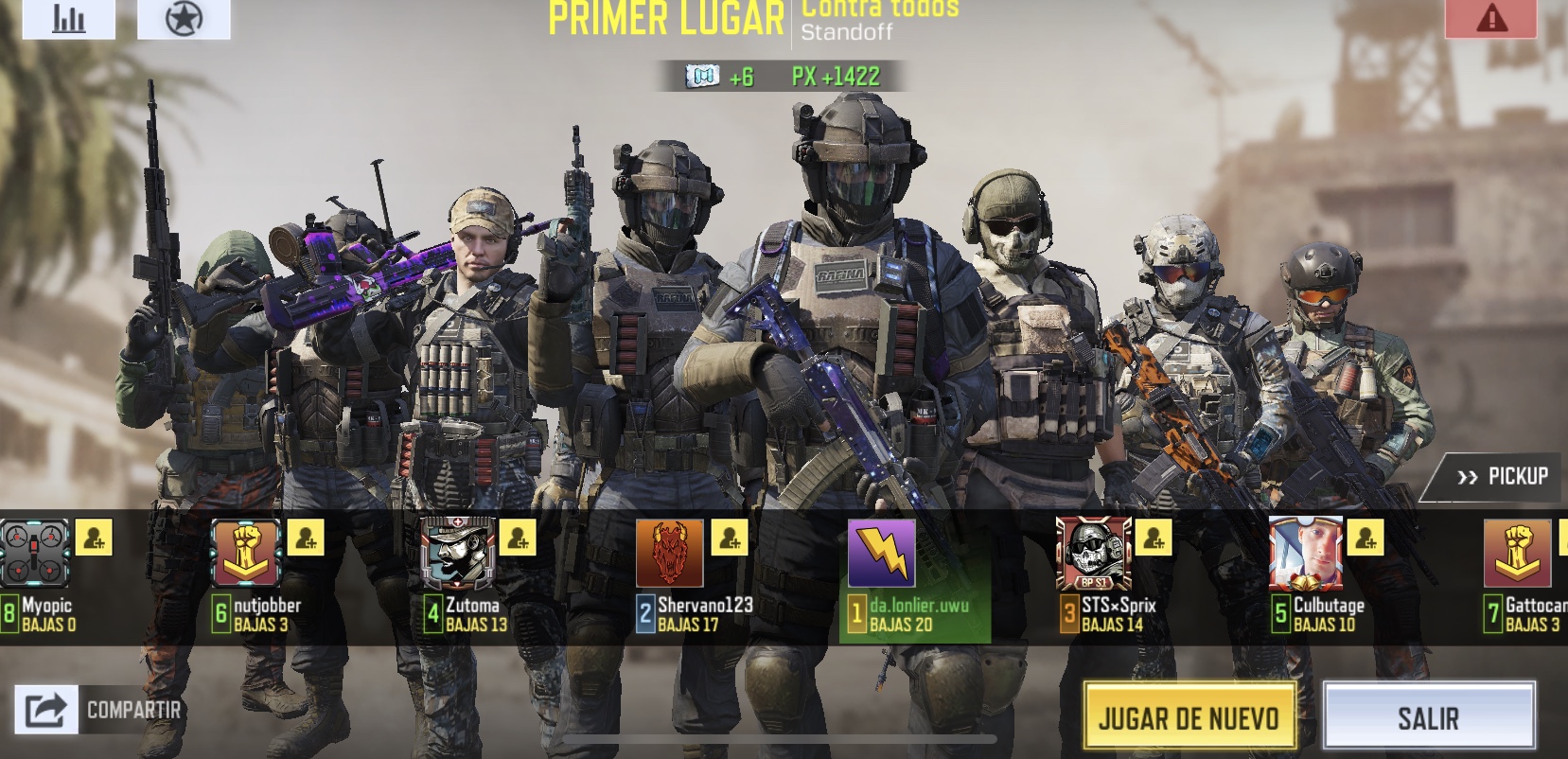Viewport: 1568px width, 759px height.
Task: Open da.lonlier.uwu's lightning bolt avatar
Action: 882,554
